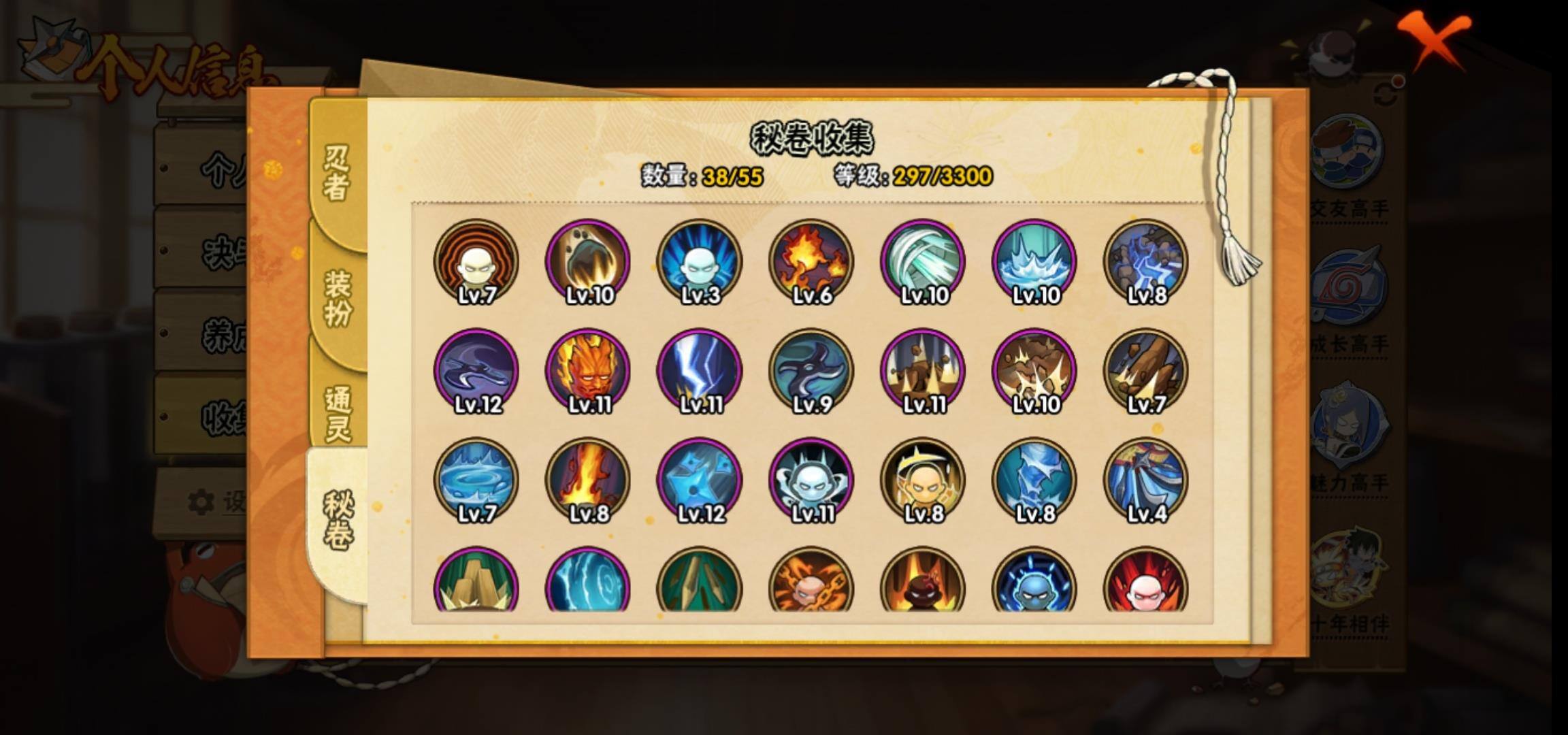
Task: Select the Lv.10 bandage wrap scroll
Action: (923, 261)
